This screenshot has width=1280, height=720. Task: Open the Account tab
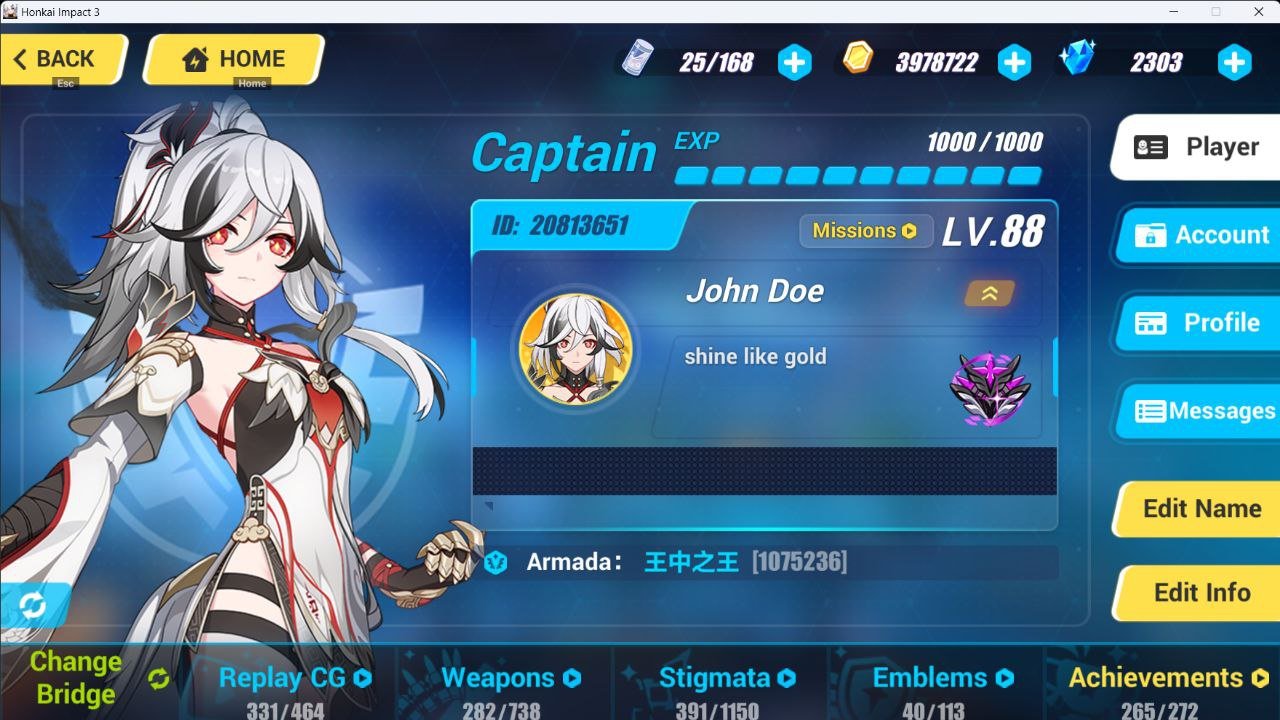tap(1200, 235)
